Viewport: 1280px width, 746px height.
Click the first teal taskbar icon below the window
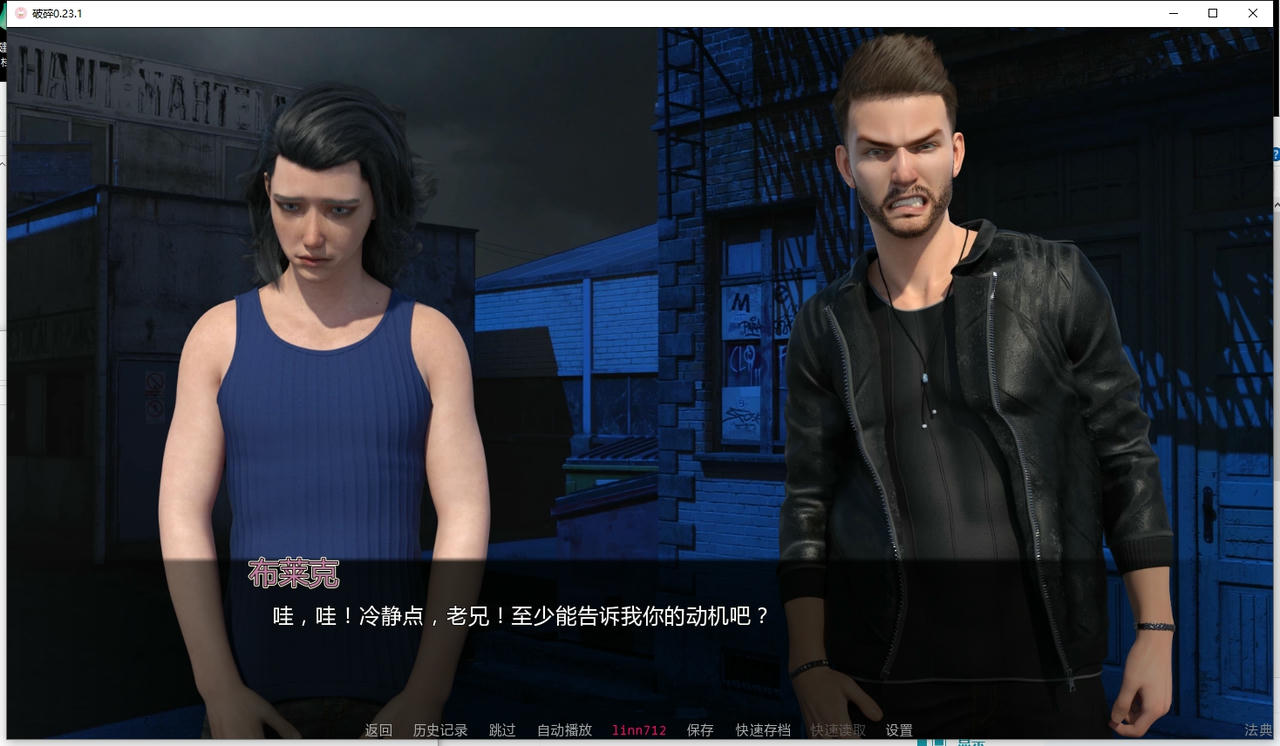coord(922,743)
